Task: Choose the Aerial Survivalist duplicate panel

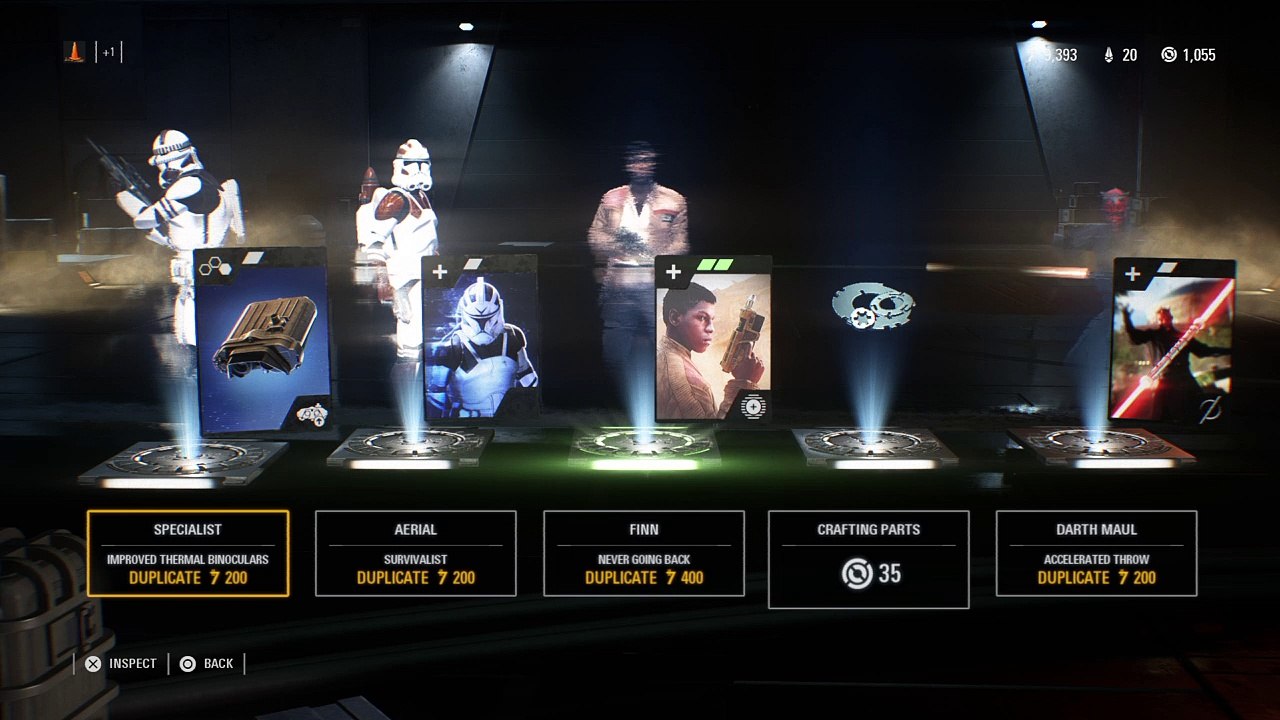Action: click(x=416, y=553)
